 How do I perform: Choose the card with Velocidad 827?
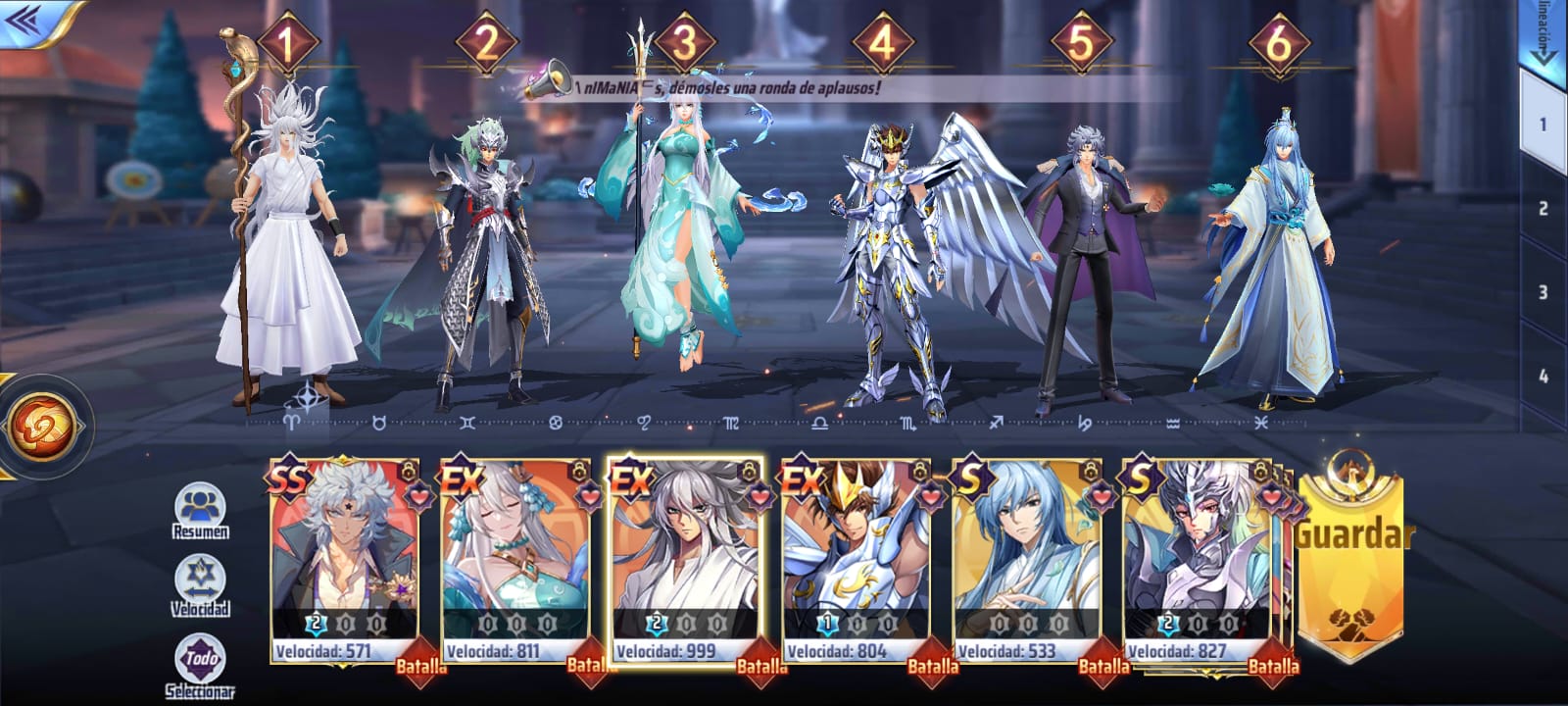click(x=1198, y=559)
